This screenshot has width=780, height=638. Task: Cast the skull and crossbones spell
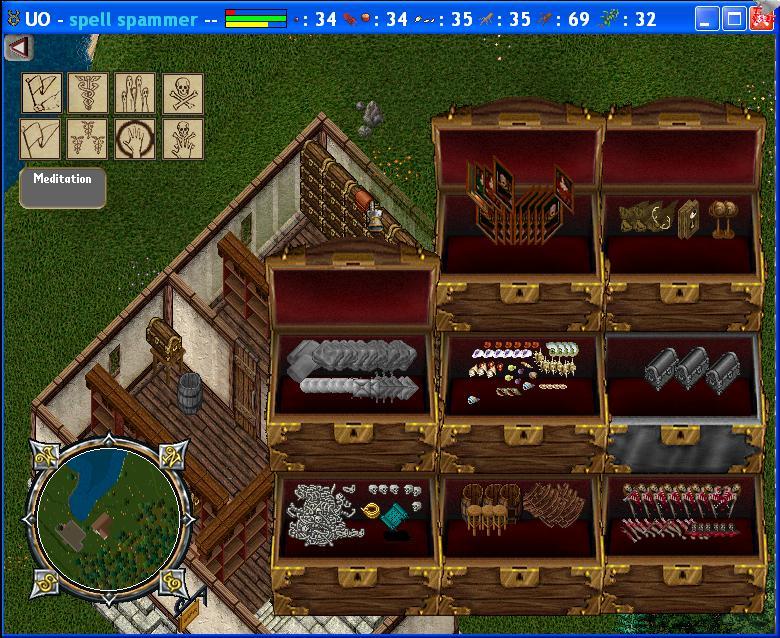pos(183,93)
